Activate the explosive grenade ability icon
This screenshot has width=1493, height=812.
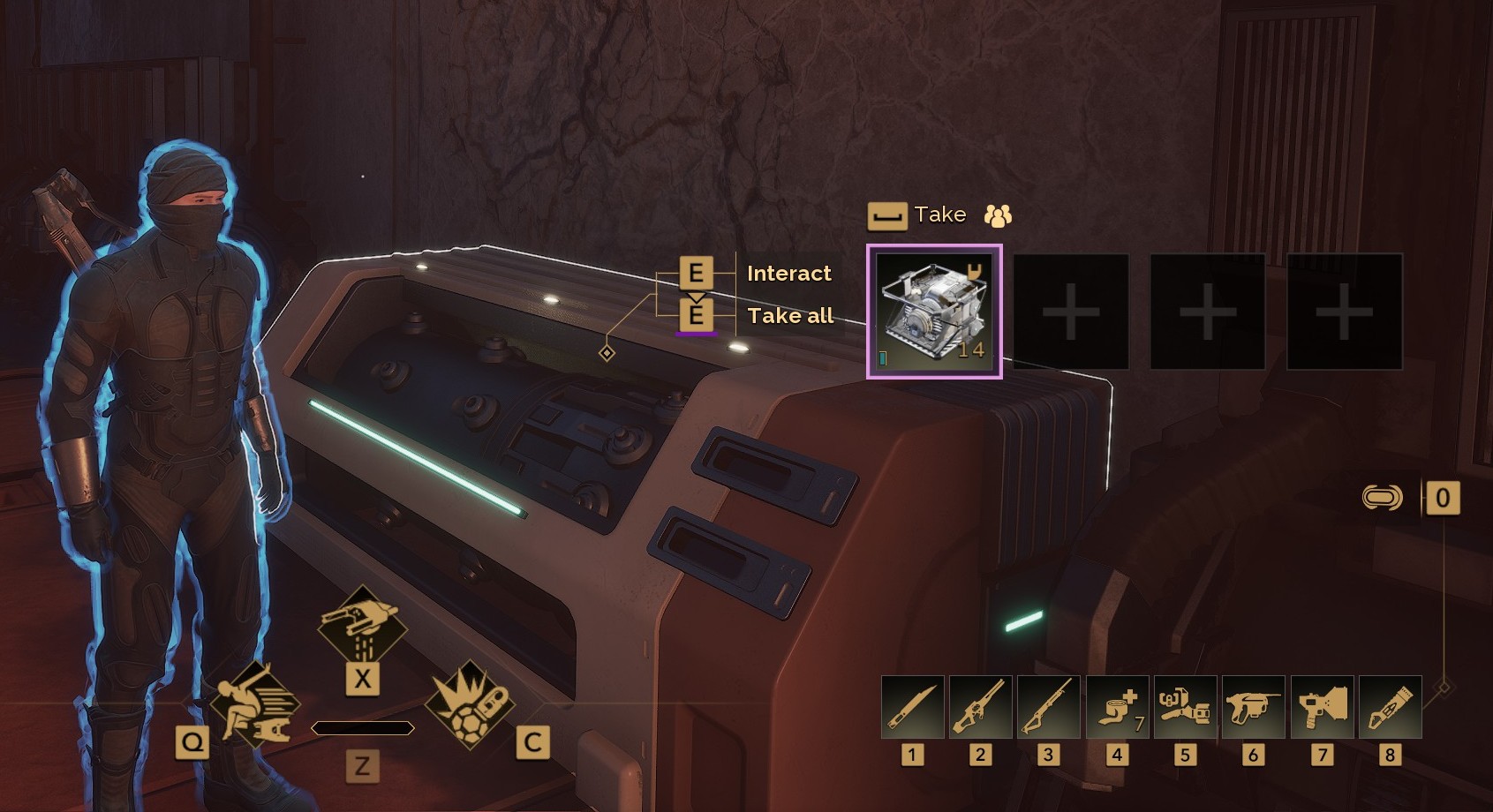(469, 705)
